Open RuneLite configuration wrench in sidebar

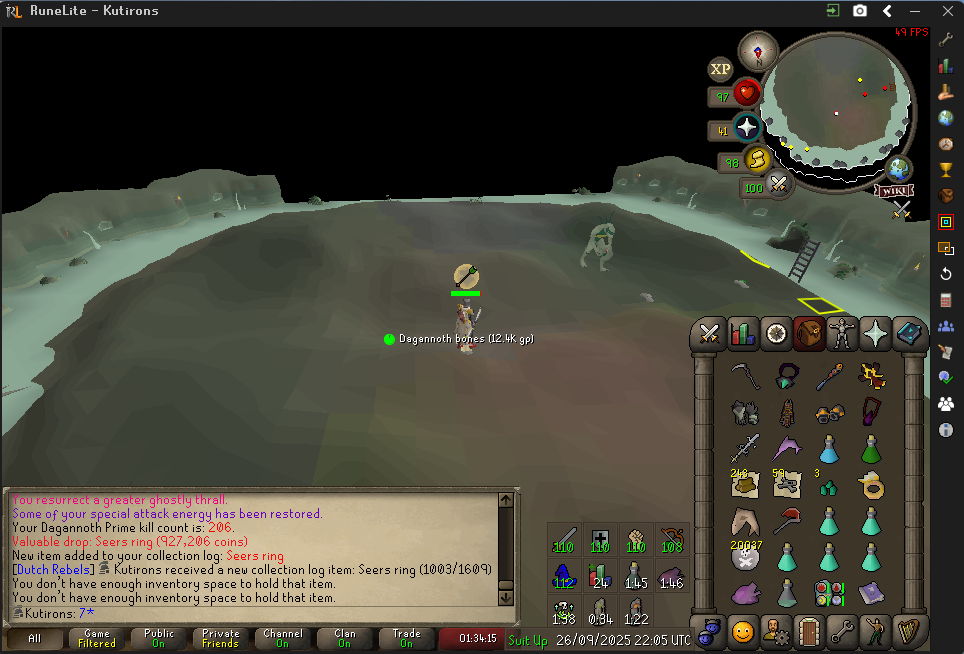[946, 39]
